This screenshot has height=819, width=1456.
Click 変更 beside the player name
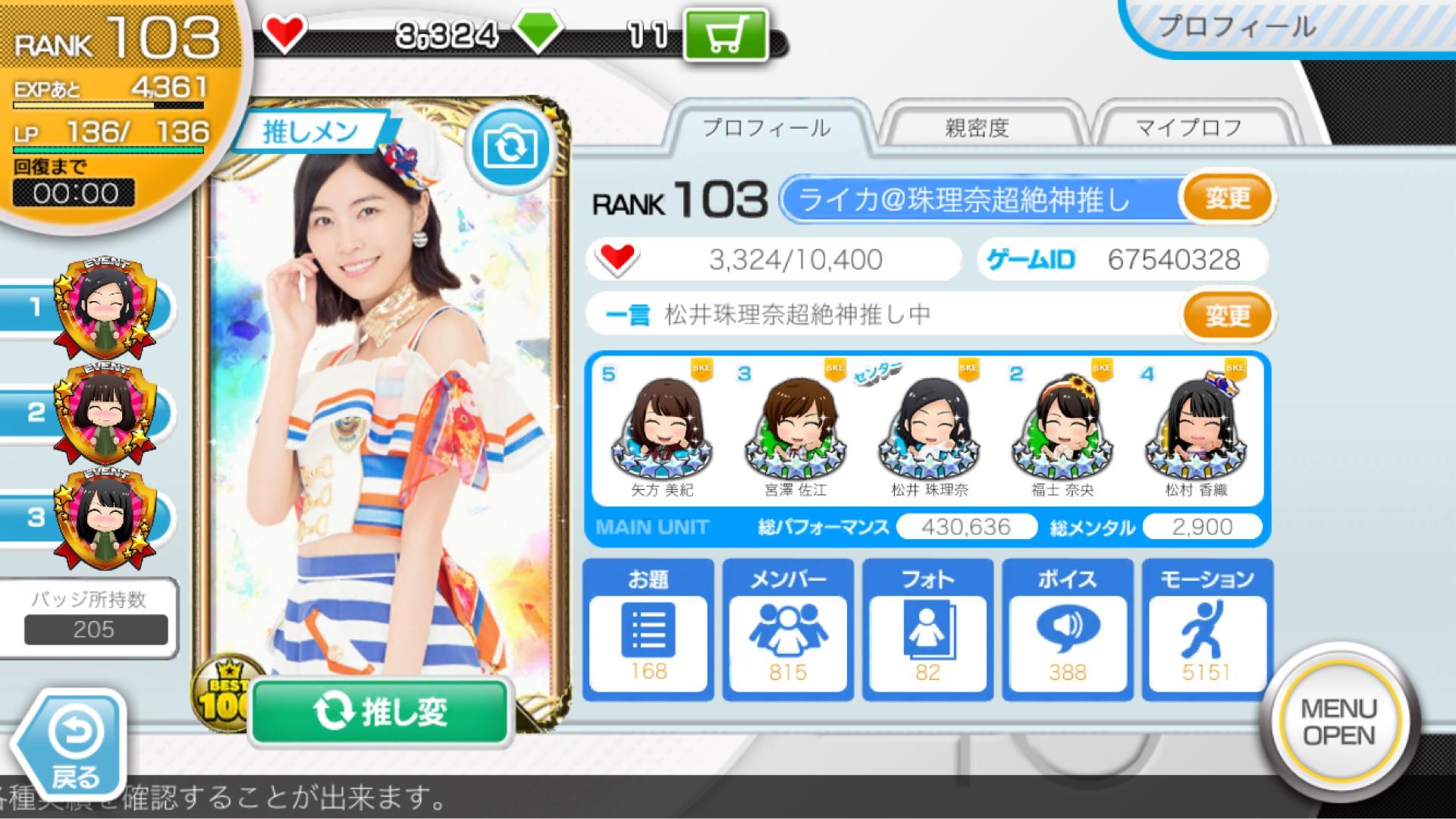pyautogui.click(x=1227, y=199)
